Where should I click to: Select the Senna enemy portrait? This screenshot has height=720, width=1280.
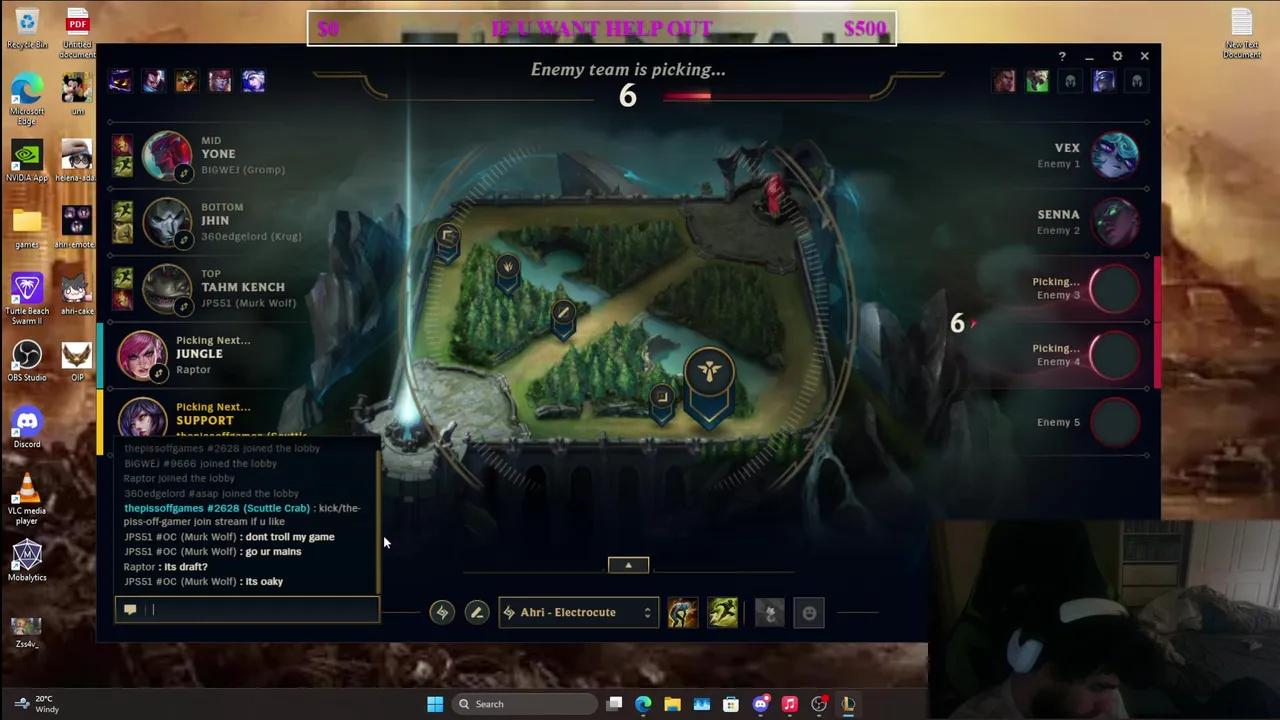(x=1117, y=222)
